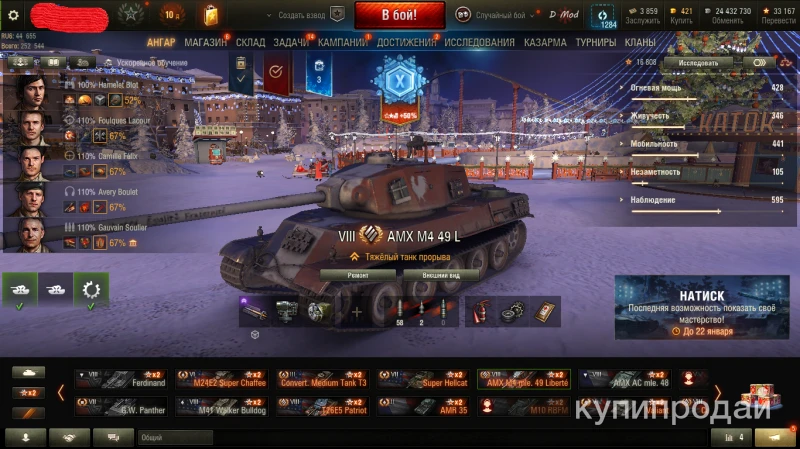The height and width of the screenshot is (449, 800).
Task: Switch to the МАГАЗИН tab
Action: [x=206, y=43]
